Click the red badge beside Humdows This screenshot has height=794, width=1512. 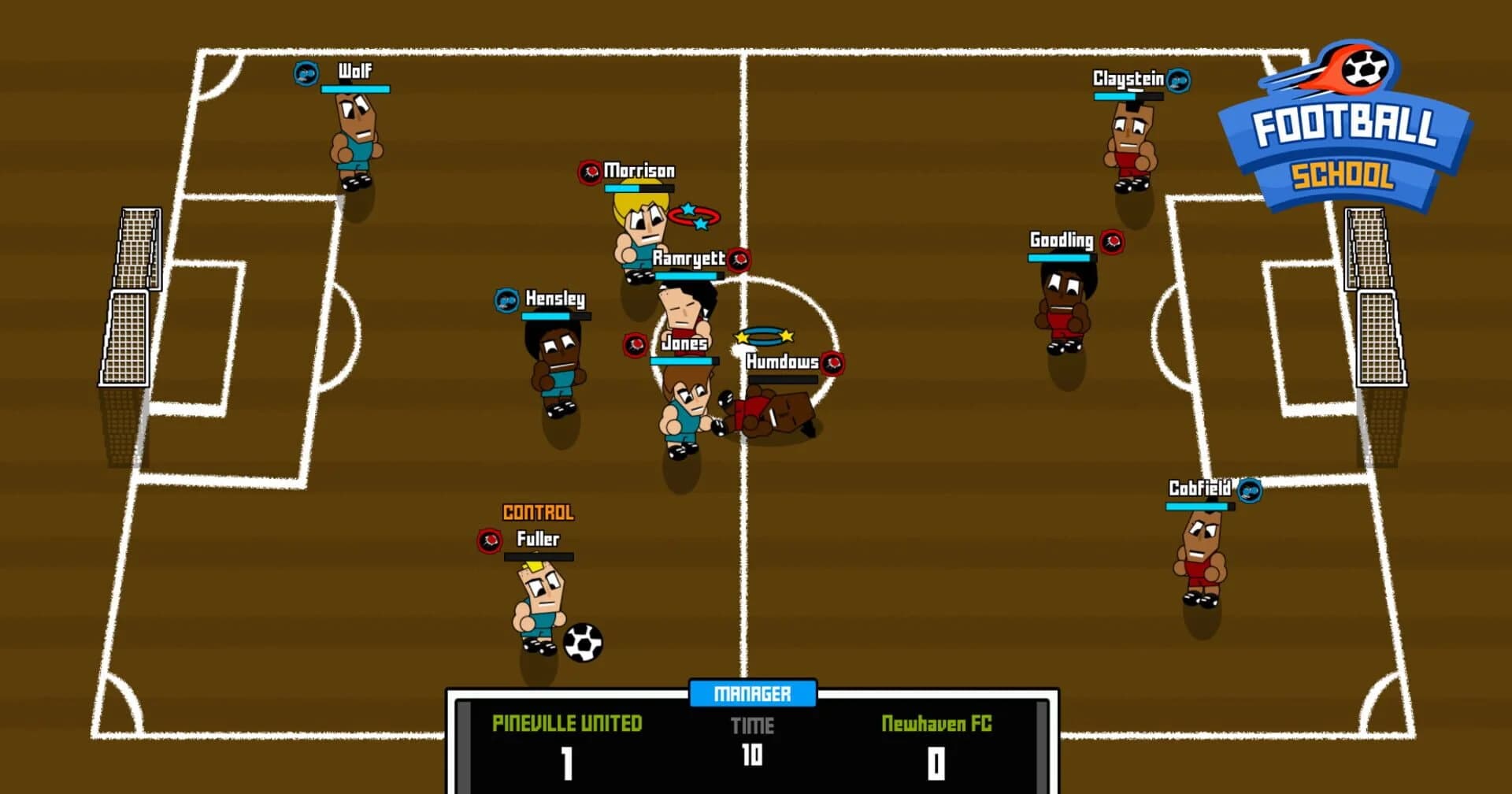[x=832, y=363]
